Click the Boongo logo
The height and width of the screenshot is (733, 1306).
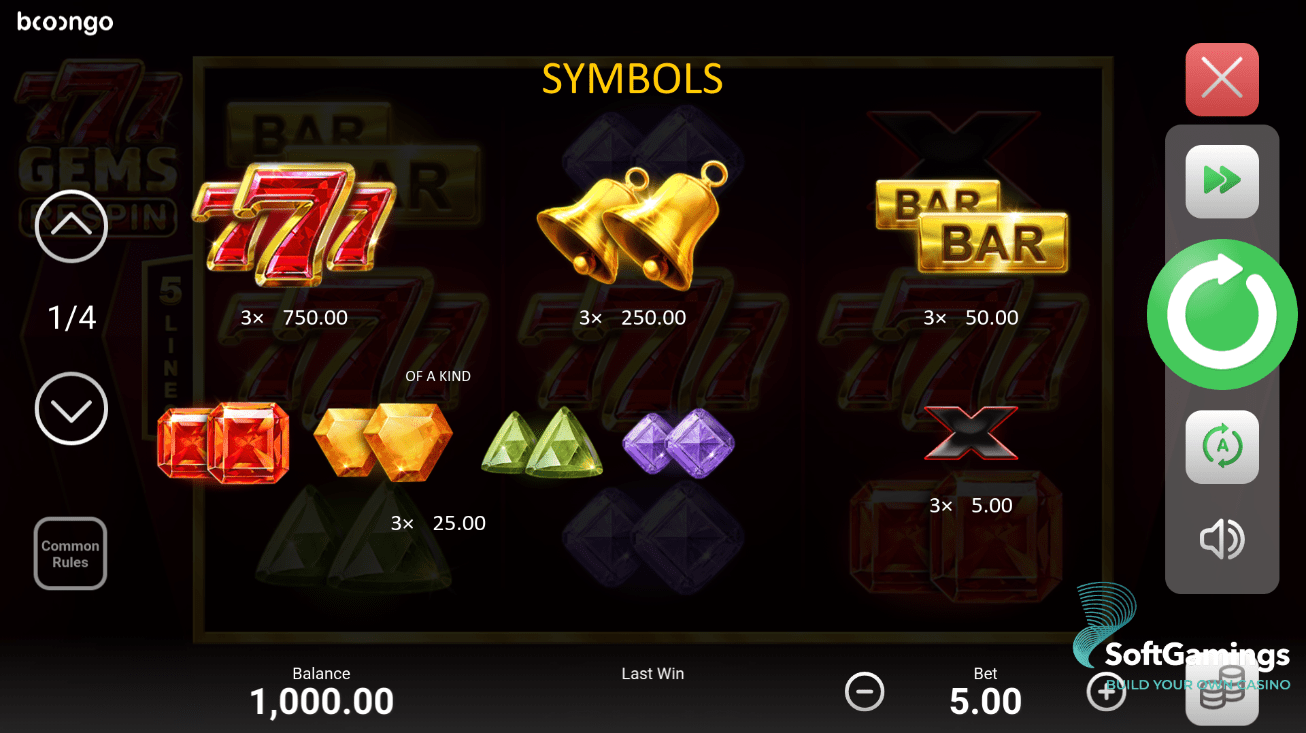64,21
